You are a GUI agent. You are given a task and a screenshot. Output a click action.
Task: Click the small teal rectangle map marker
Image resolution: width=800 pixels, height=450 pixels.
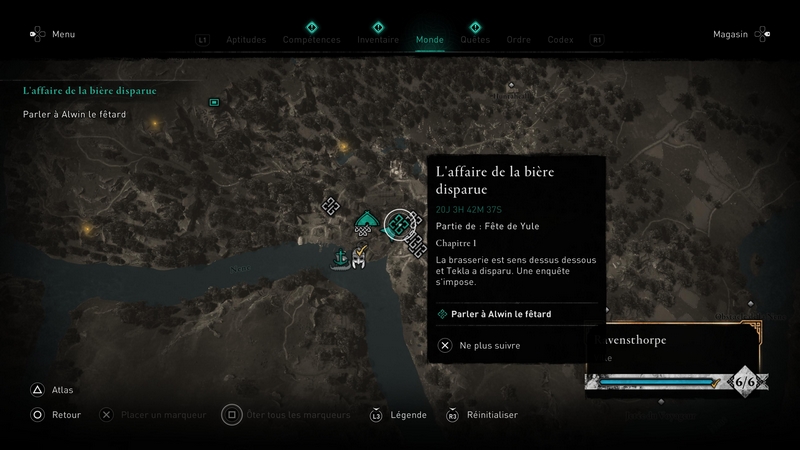[213, 102]
